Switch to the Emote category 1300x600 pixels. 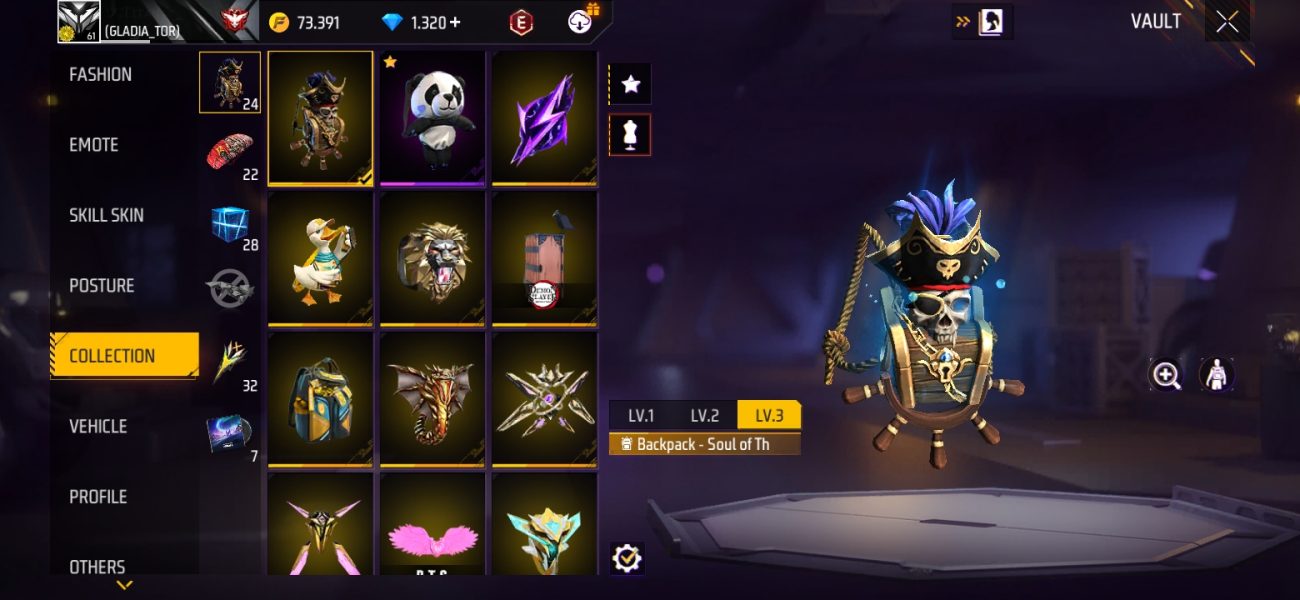[x=94, y=145]
